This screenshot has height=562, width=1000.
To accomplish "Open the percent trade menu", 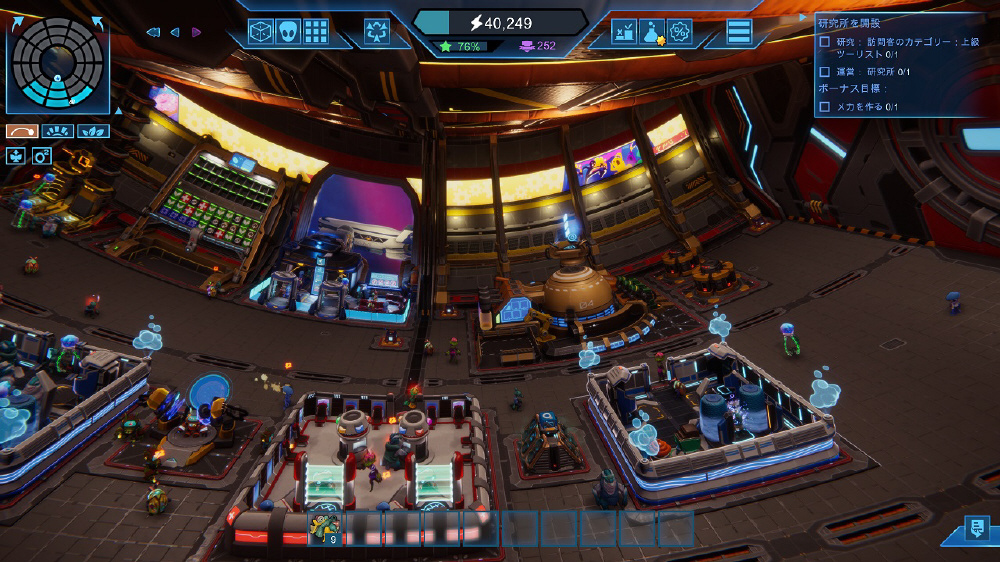I will point(679,32).
